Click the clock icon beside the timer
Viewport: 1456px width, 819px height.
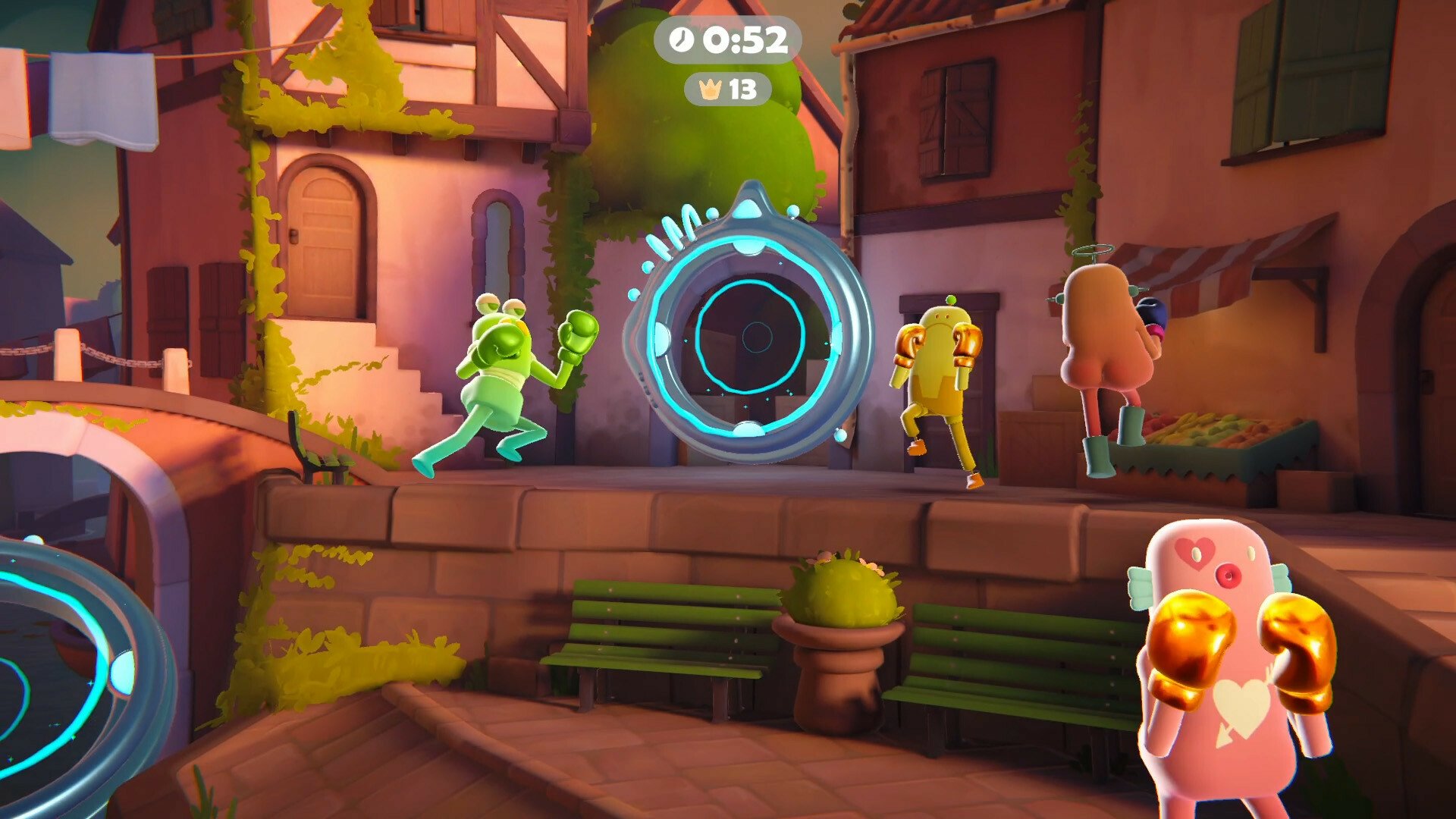click(680, 43)
